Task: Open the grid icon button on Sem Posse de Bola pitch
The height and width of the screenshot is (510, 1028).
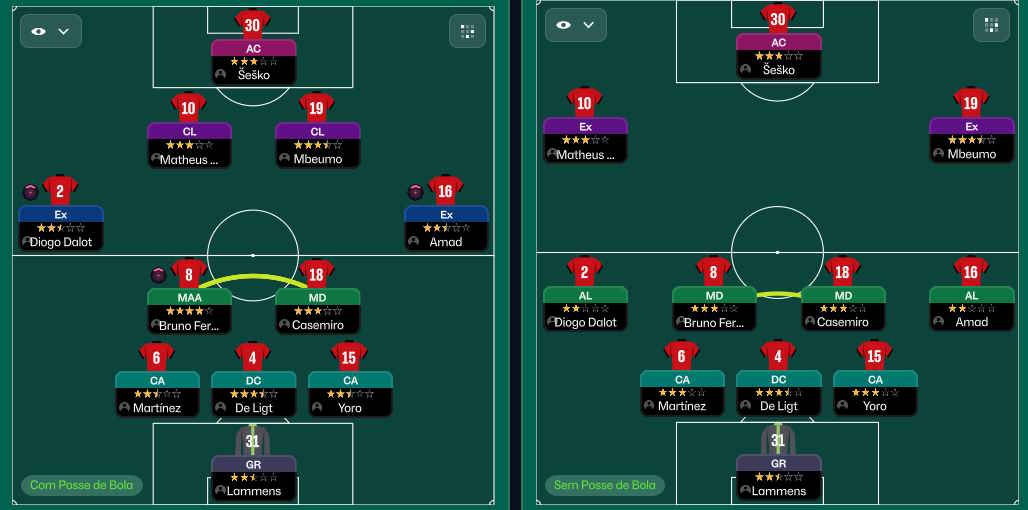Action: click(x=991, y=25)
